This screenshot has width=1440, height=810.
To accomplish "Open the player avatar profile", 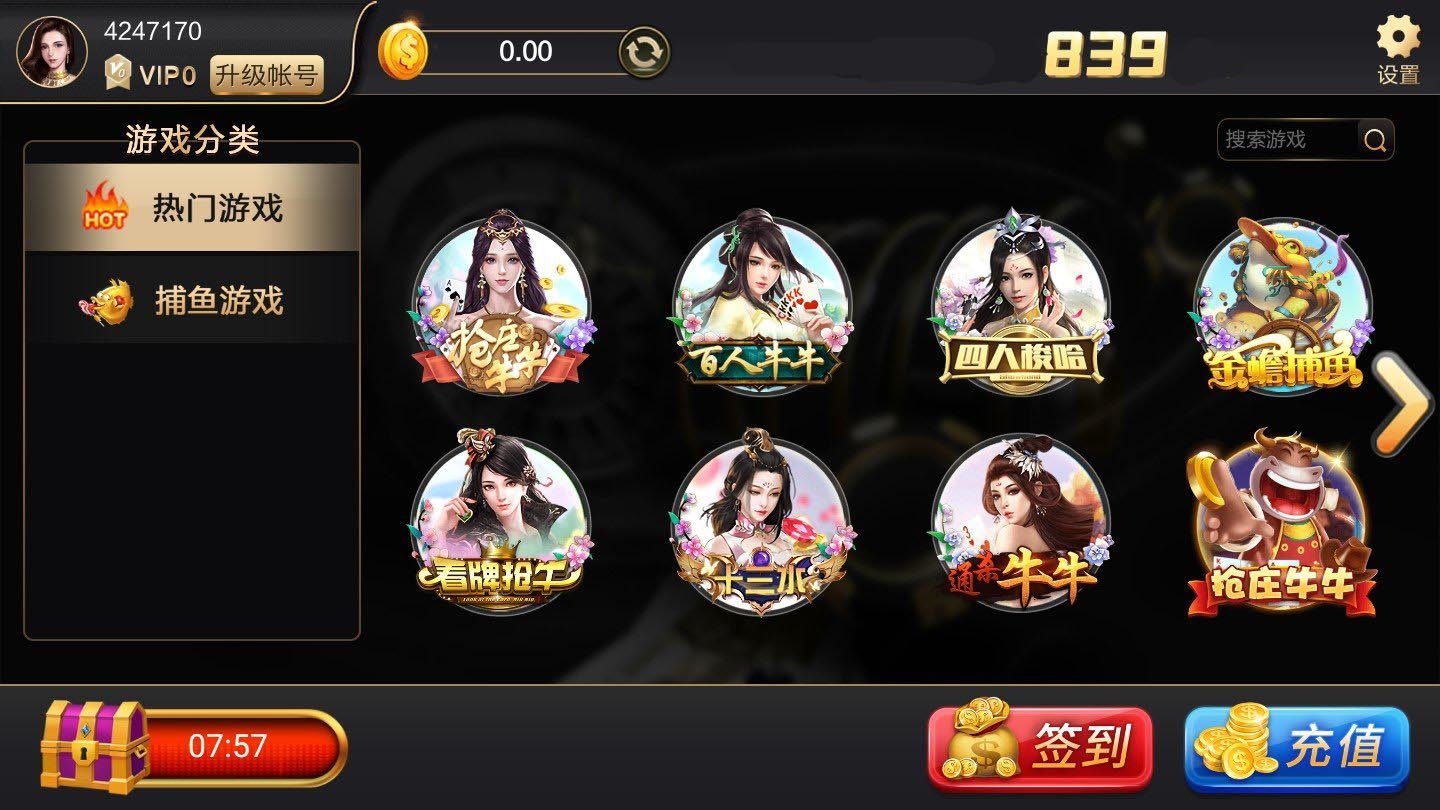I will (x=52, y=51).
